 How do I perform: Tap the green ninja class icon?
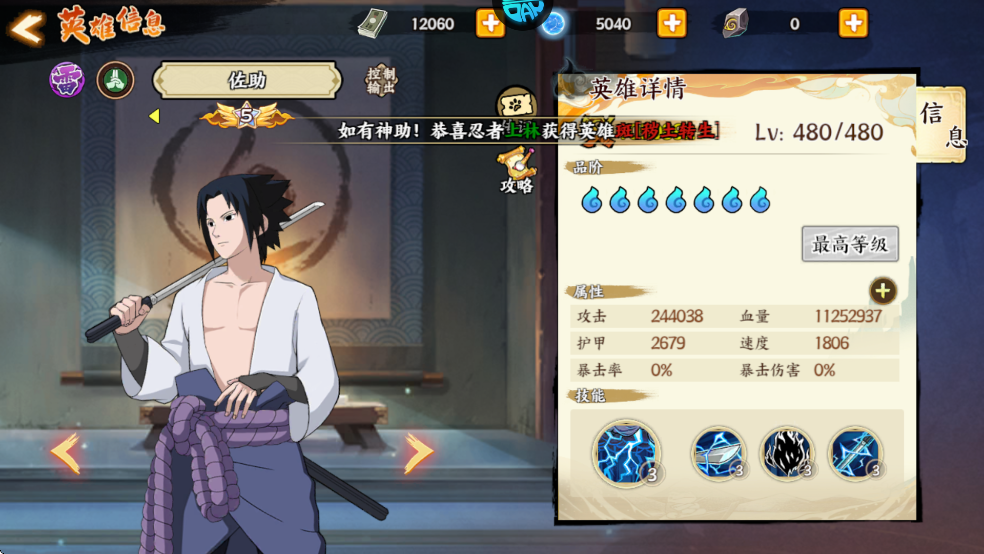click(x=115, y=80)
